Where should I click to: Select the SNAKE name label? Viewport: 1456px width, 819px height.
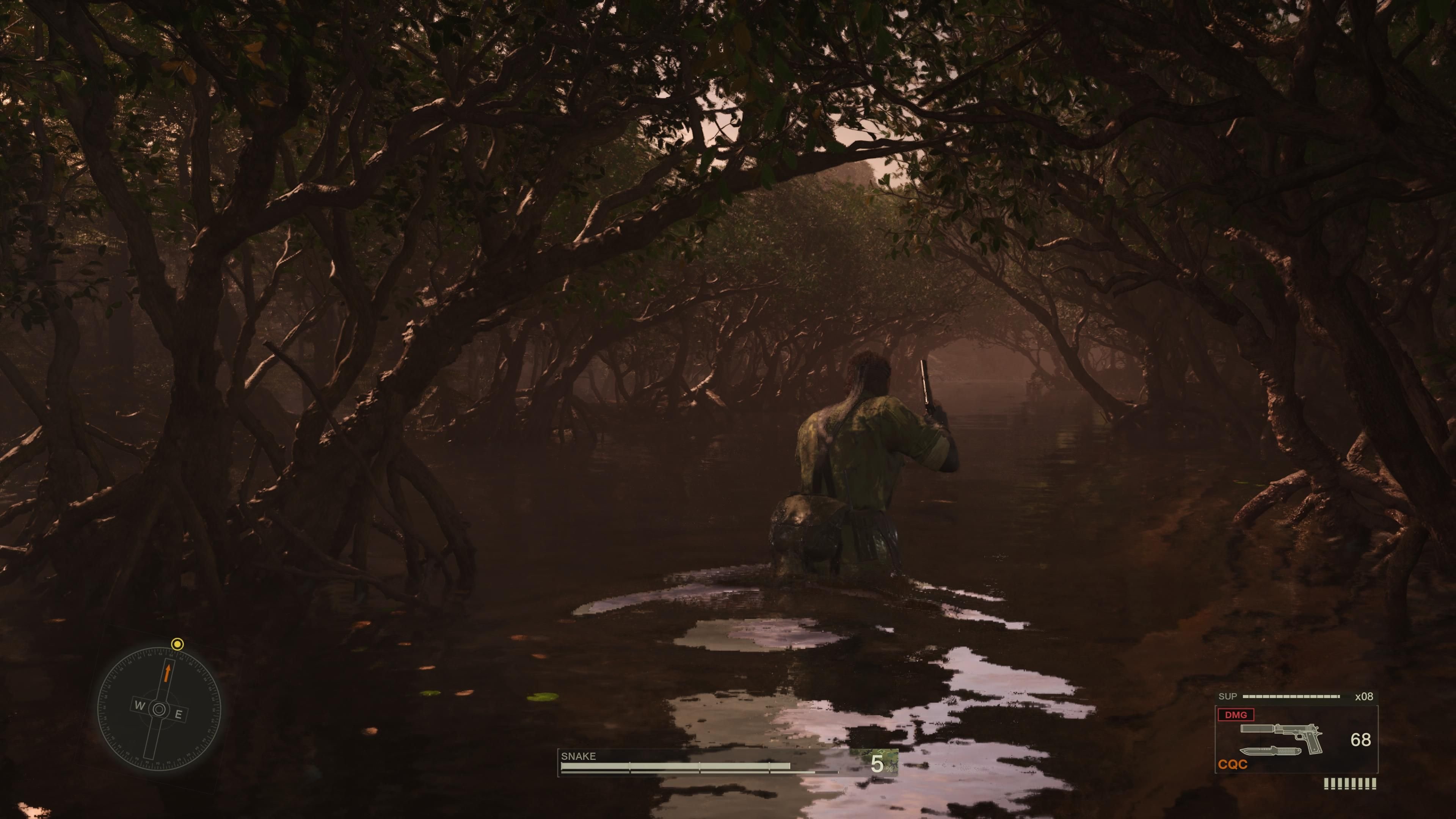tap(578, 756)
